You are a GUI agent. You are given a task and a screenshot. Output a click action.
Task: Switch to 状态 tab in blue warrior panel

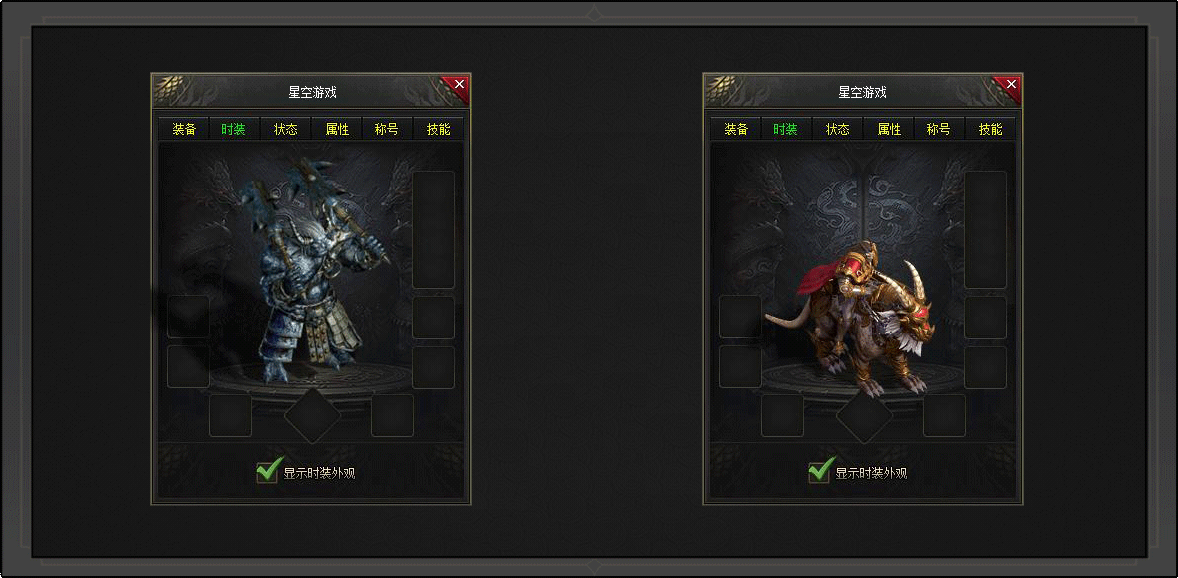pyautogui.click(x=286, y=129)
